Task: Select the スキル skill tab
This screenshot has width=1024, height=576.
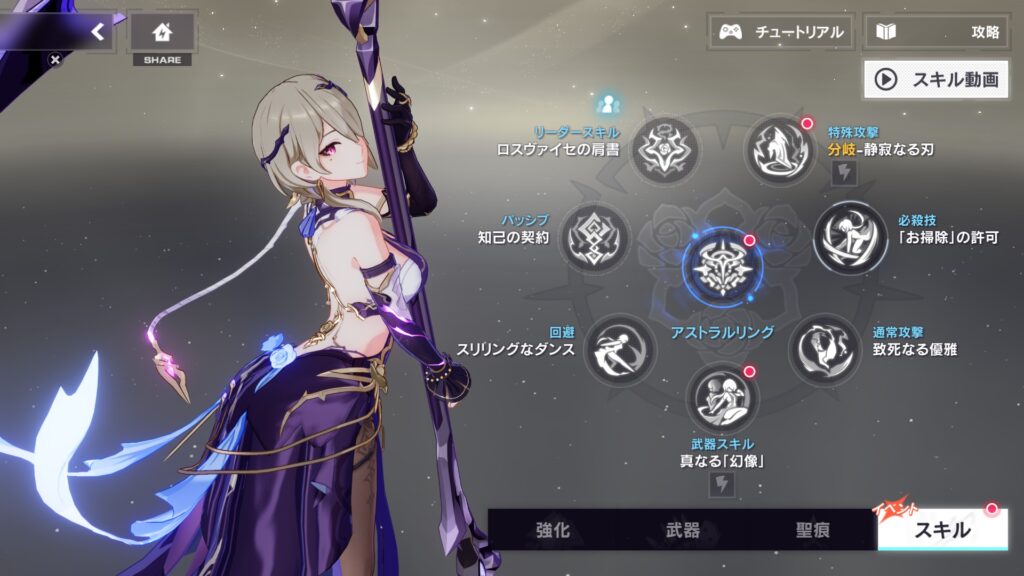Action: coord(942,530)
